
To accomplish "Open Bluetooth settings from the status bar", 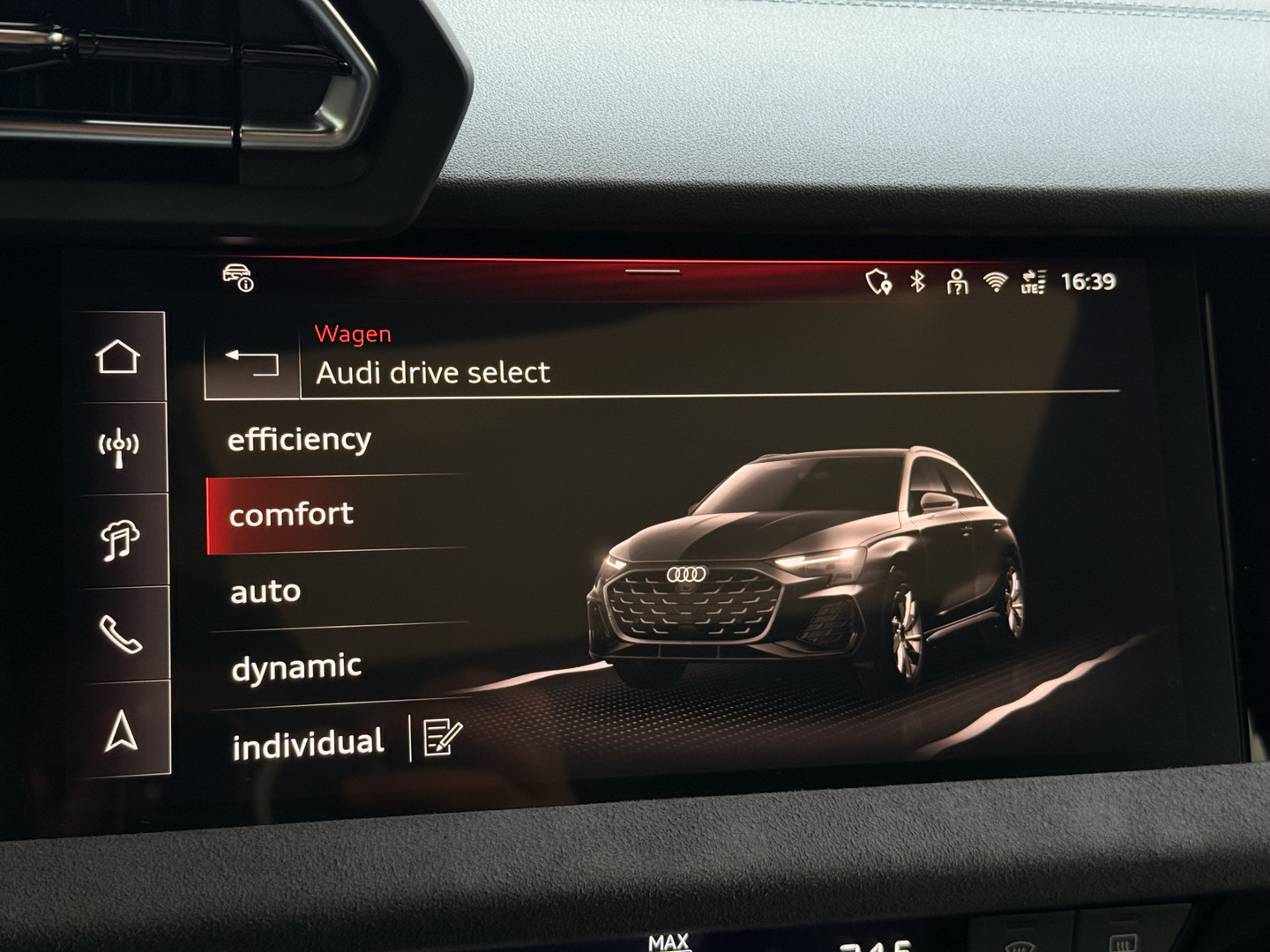I will click(x=917, y=280).
